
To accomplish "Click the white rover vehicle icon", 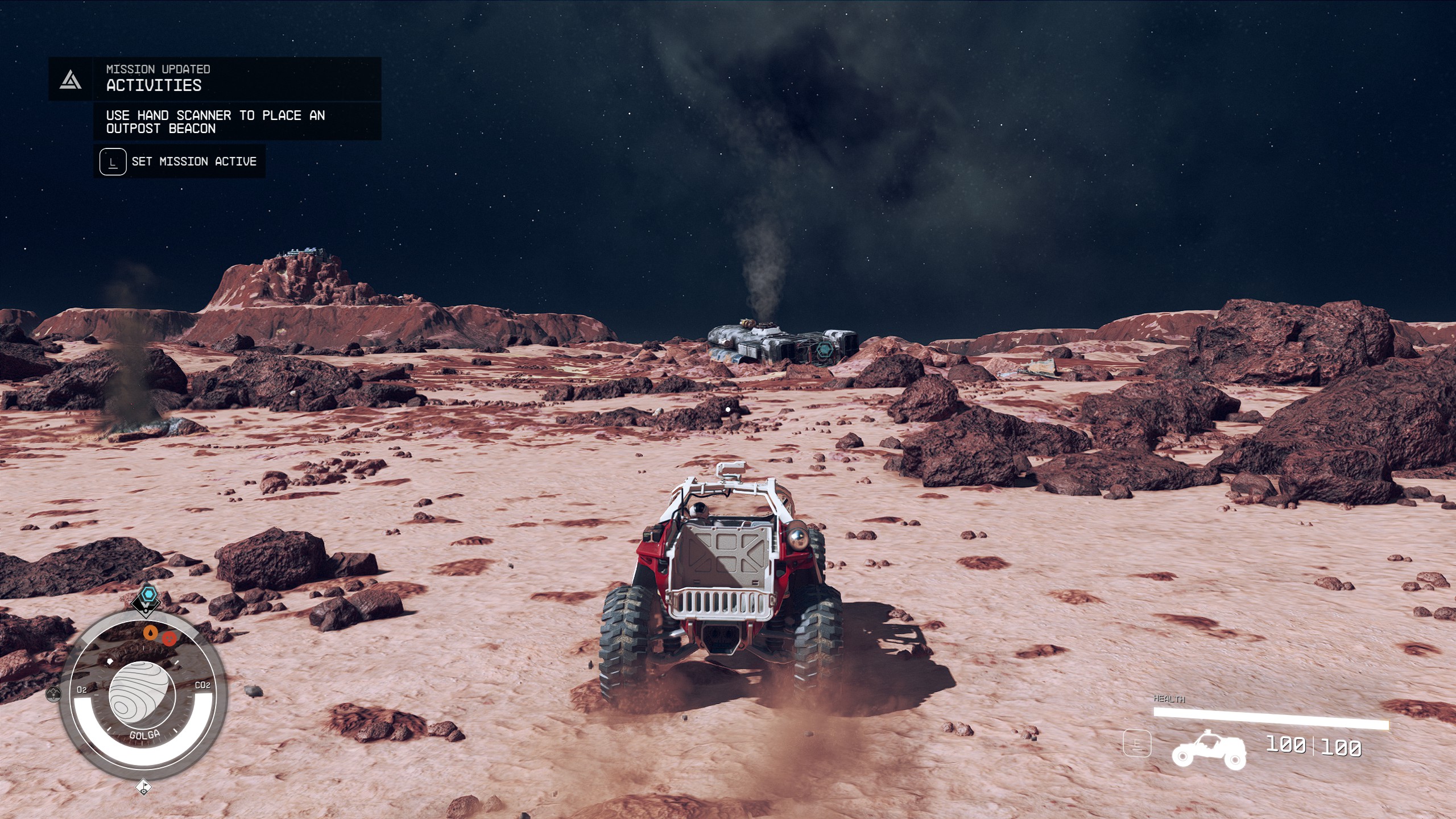I will tap(1209, 750).
